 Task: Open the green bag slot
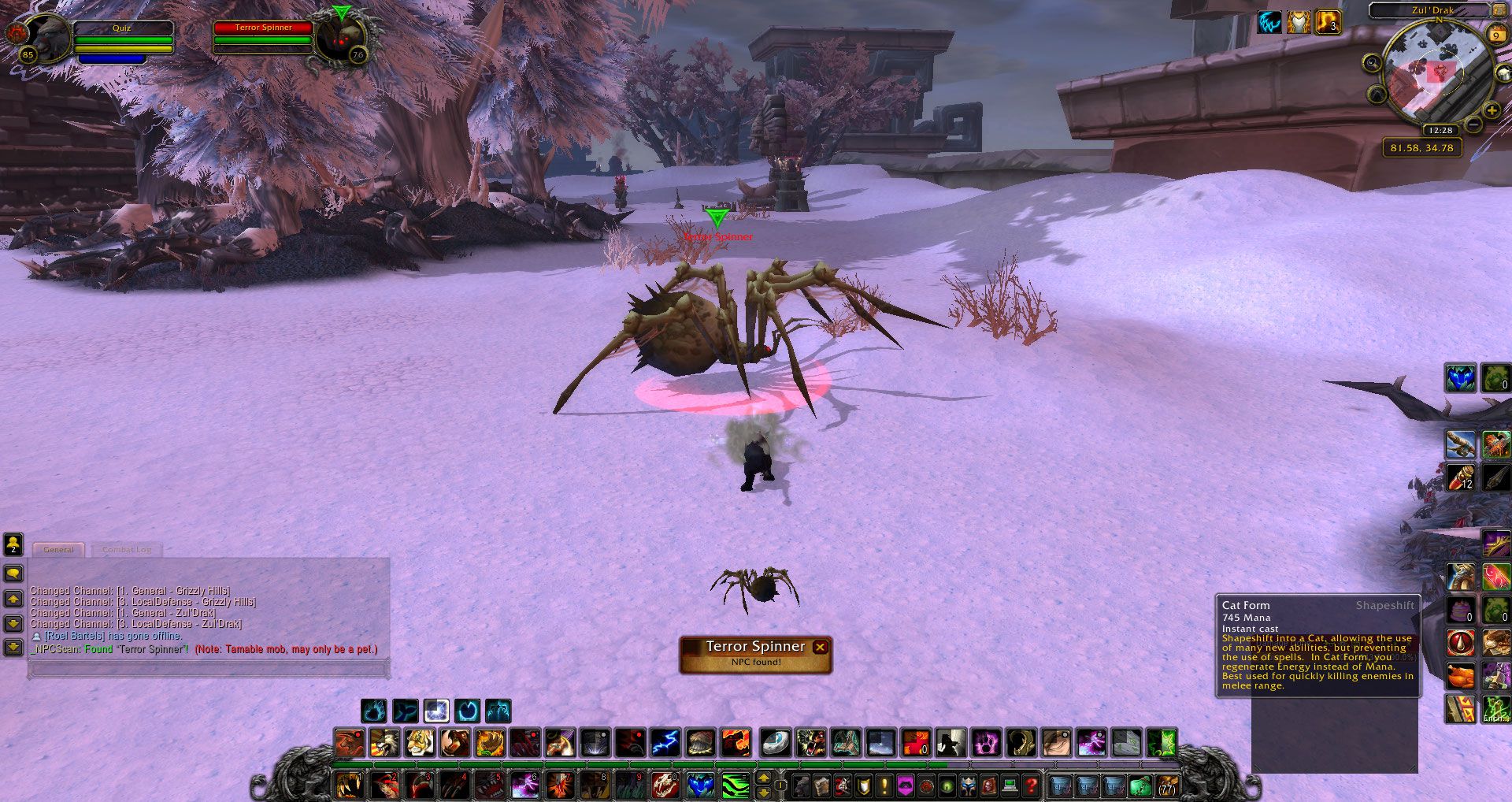1140,785
